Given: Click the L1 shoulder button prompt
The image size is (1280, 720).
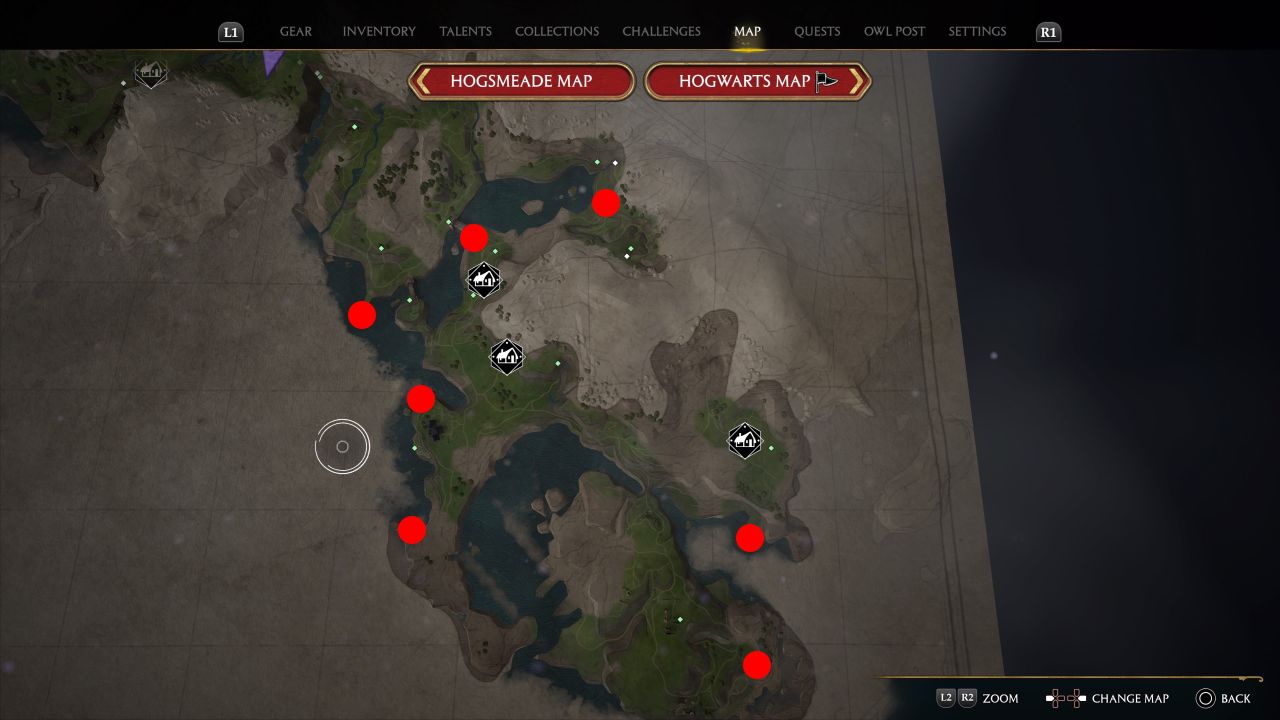Looking at the screenshot, I should click(x=229, y=31).
